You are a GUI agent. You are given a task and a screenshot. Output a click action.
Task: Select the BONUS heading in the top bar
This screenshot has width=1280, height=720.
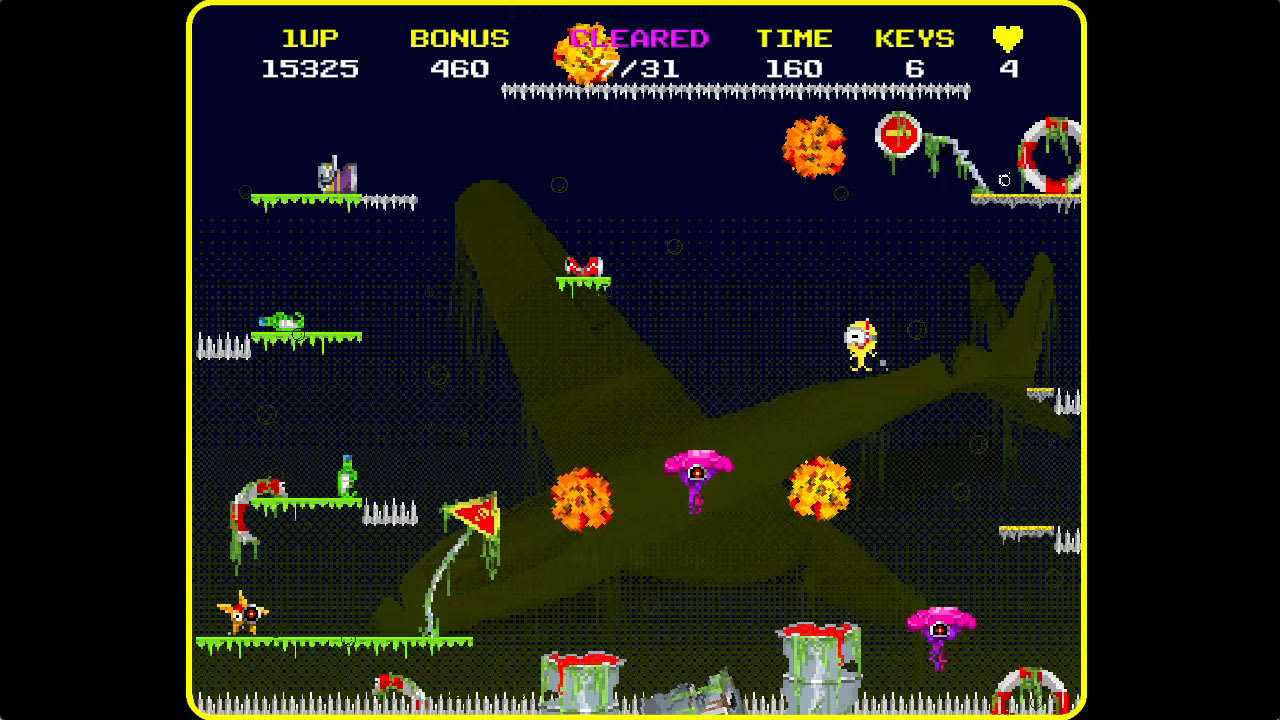[x=457, y=37]
